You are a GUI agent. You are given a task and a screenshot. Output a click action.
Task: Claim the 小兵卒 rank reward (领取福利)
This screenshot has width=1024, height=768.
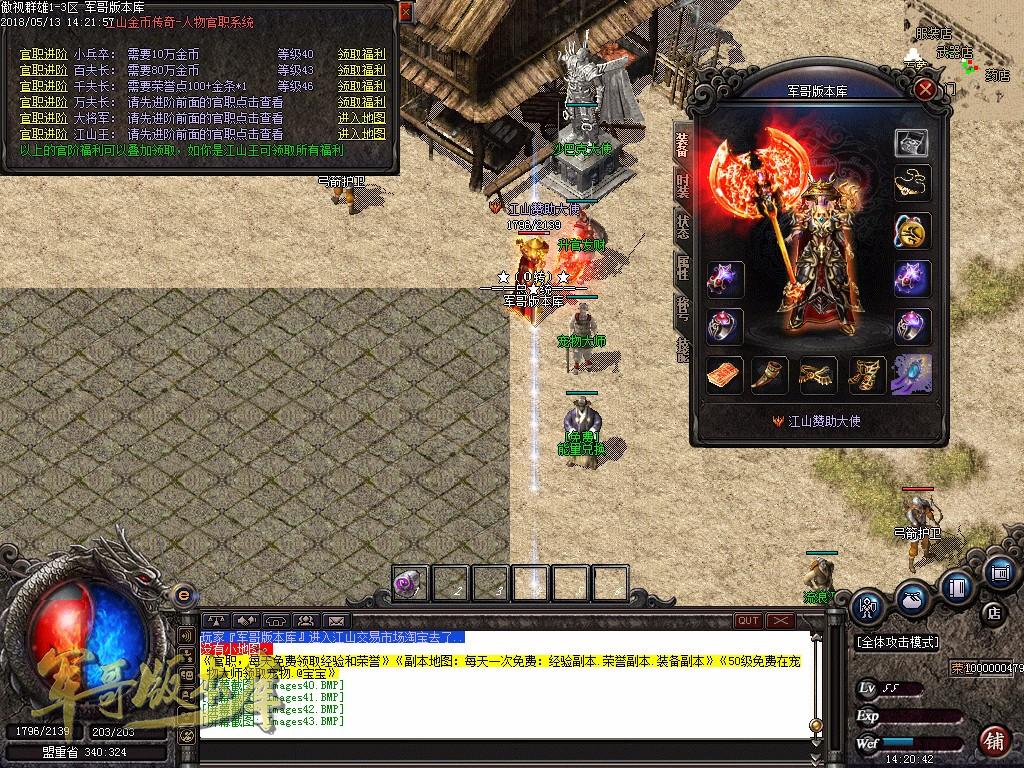click(361, 55)
